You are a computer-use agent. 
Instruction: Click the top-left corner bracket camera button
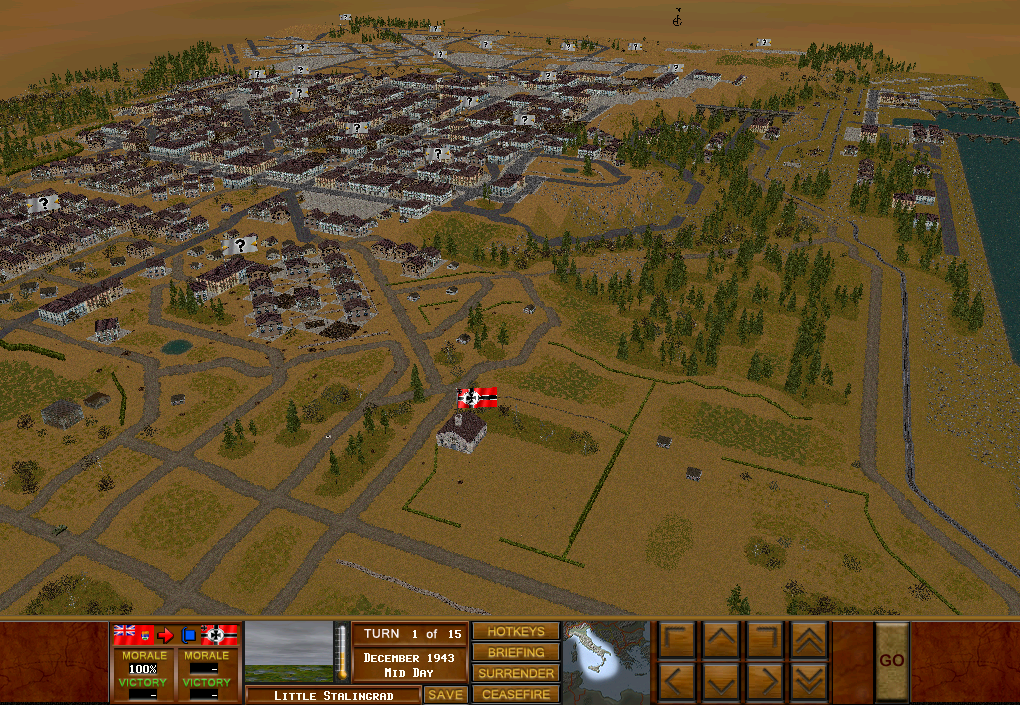pos(677,639)
